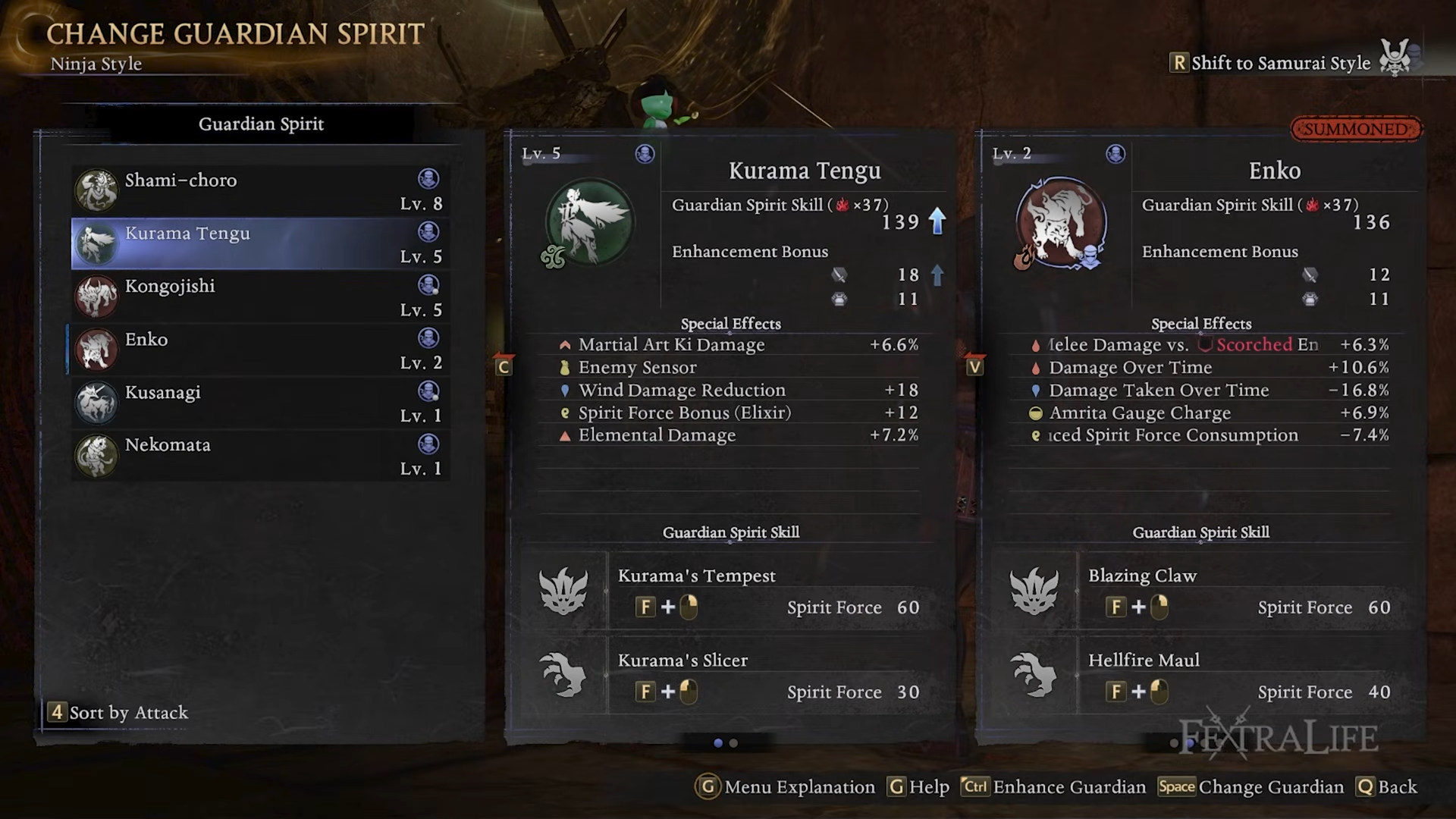Open Menu Explanation
The width and height of the screenshot is (1456, 819).
tap(786, 787)
